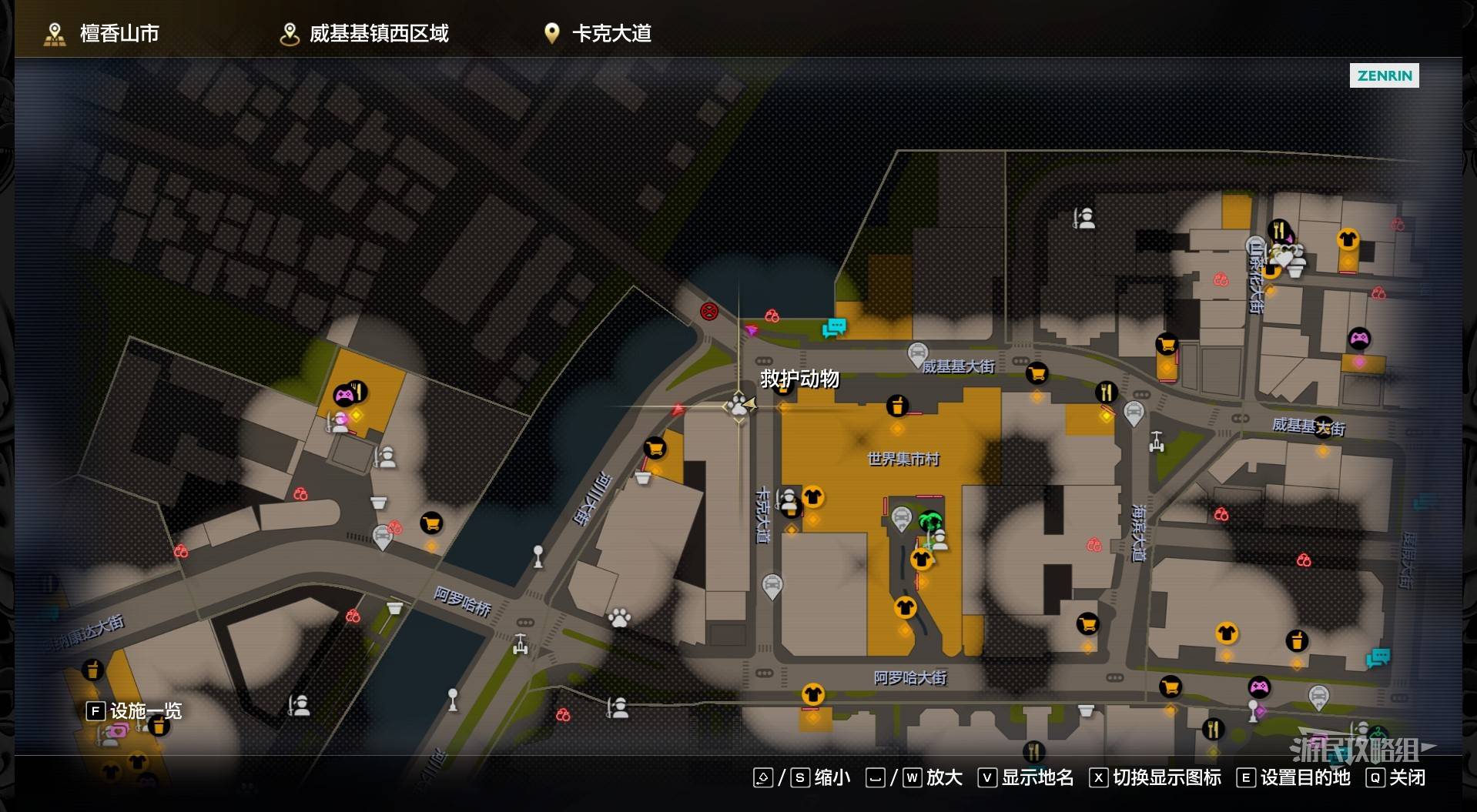1477x812 pixels.
Task: Click the drink vendor cup icon along 威基基大街
Action: pyautogui.click(x=896, y=406)
